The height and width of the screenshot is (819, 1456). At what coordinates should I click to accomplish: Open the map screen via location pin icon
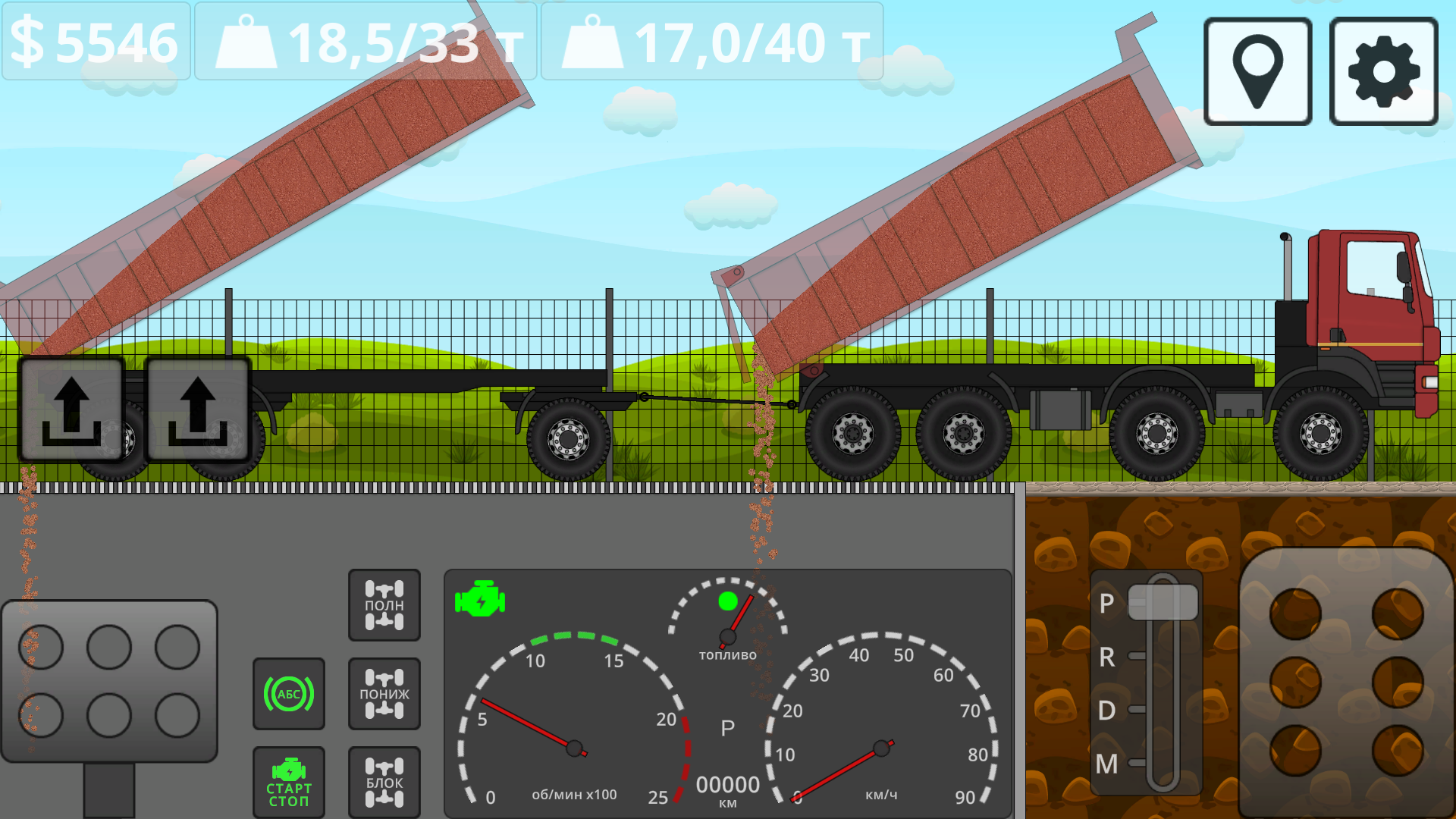[x=1257, y=69]
